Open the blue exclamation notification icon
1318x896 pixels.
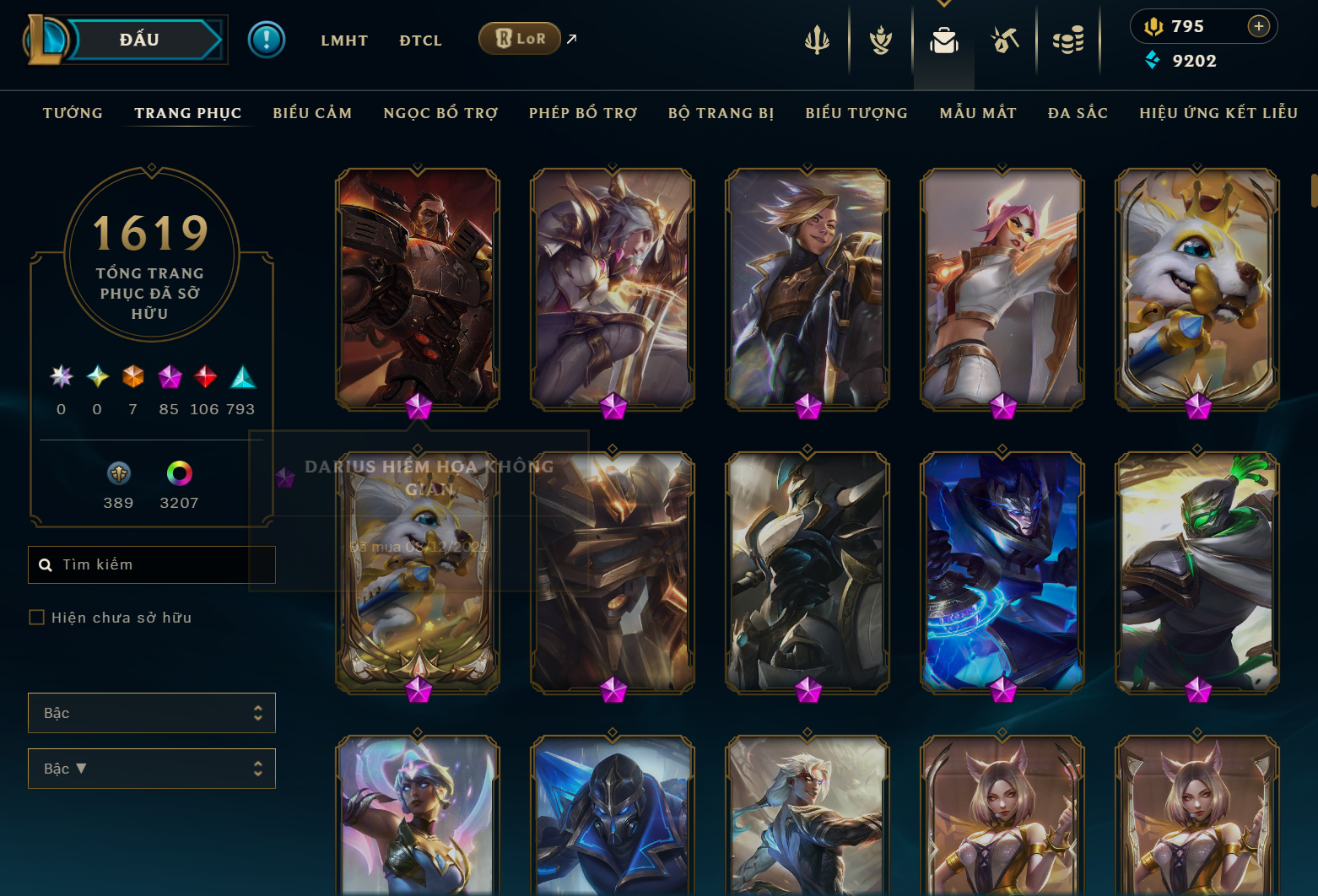[267, 39]
